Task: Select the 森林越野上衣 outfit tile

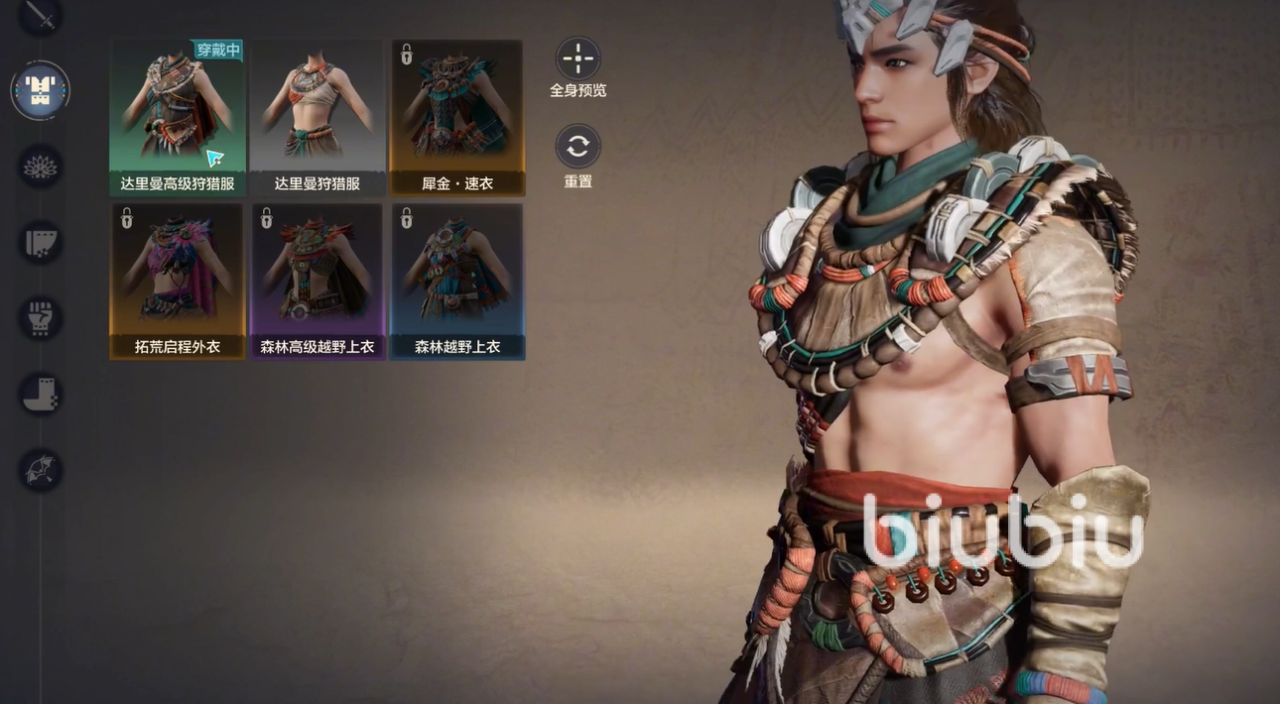Action: point(457,281)
